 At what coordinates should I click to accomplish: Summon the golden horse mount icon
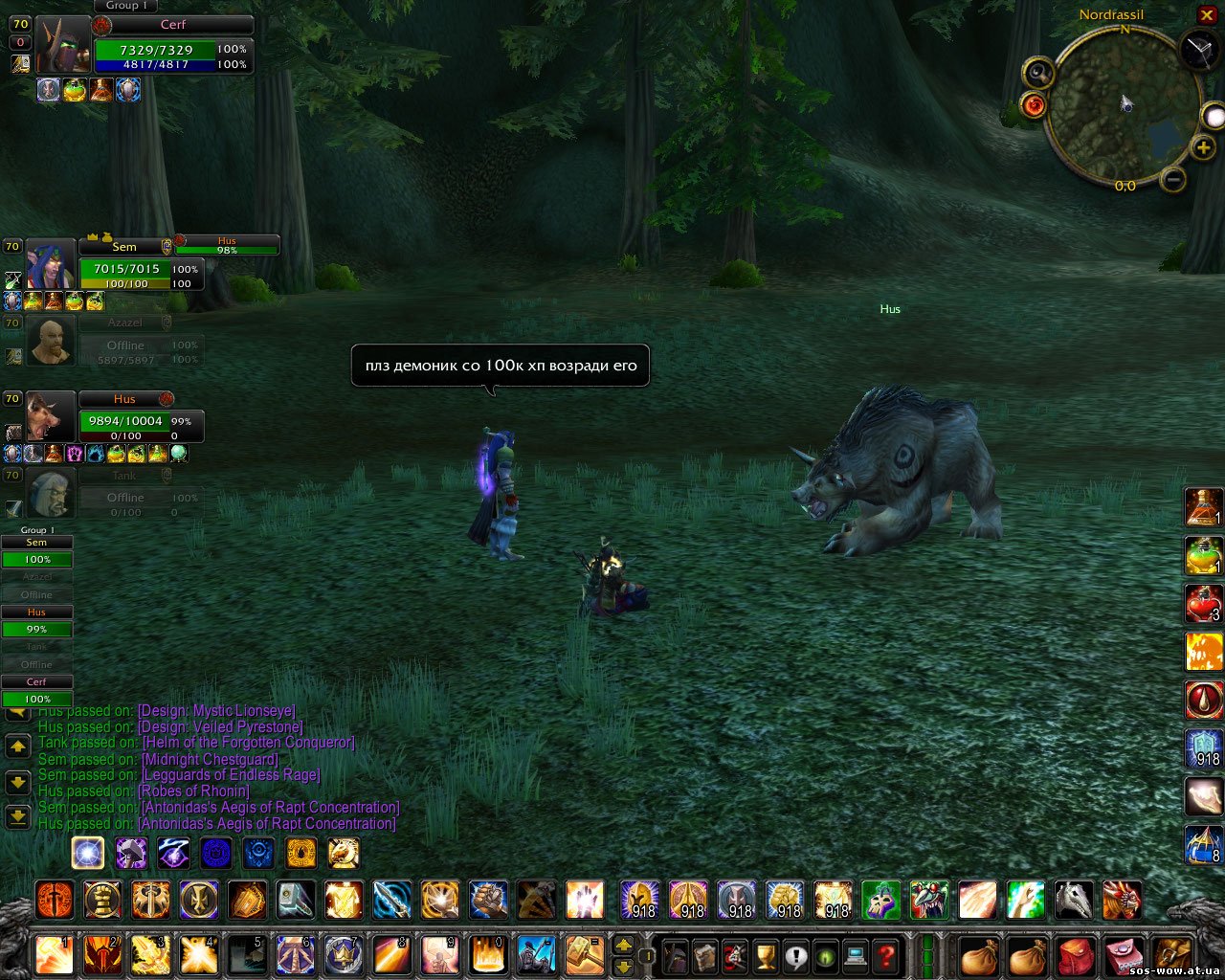(x=344, y=852)
